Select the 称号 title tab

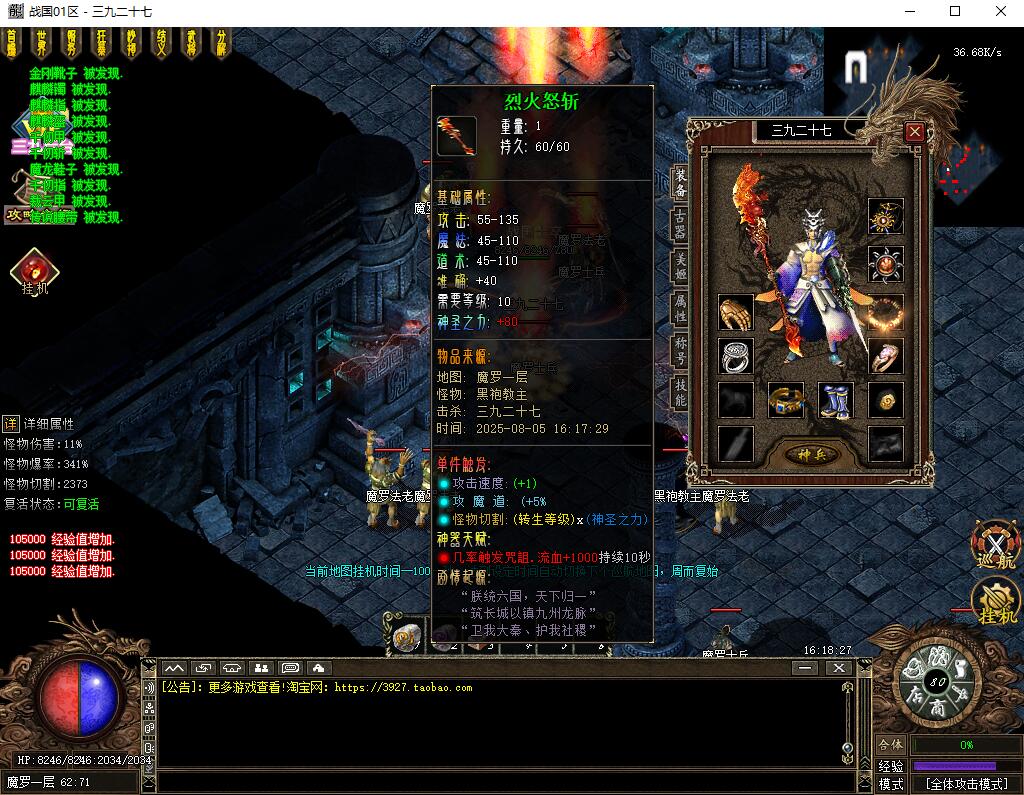pyautogui.click(x=680, y=351)
